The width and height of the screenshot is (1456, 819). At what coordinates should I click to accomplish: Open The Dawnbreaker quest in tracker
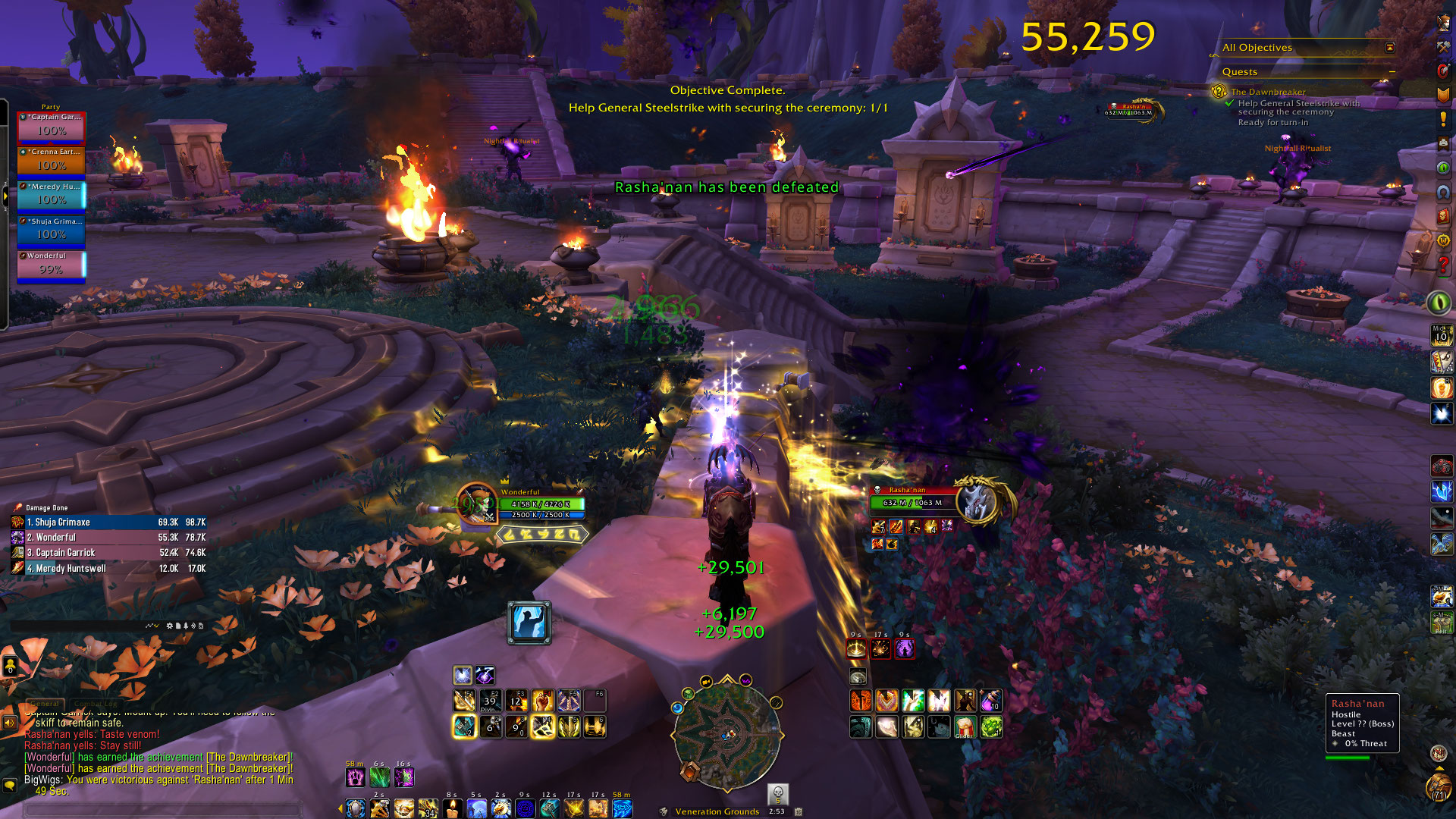coord(1268,92)
